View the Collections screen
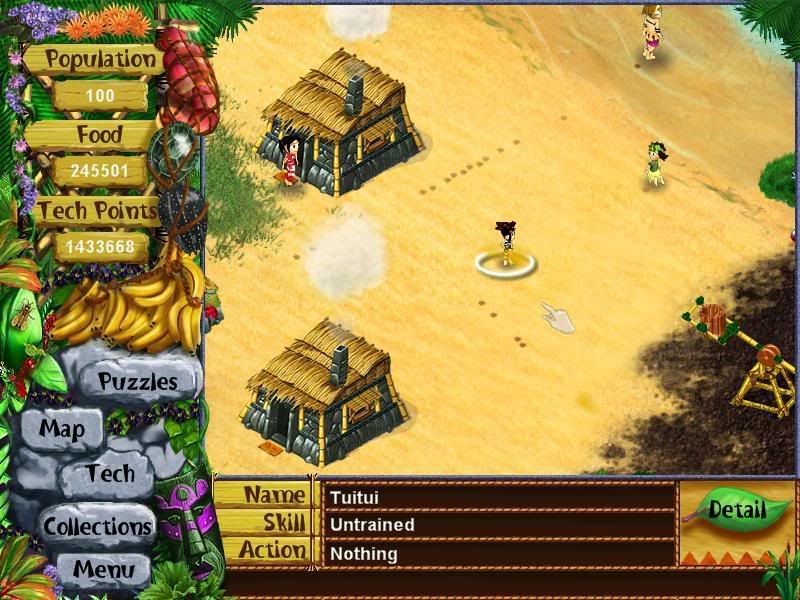 pos(97,525)
